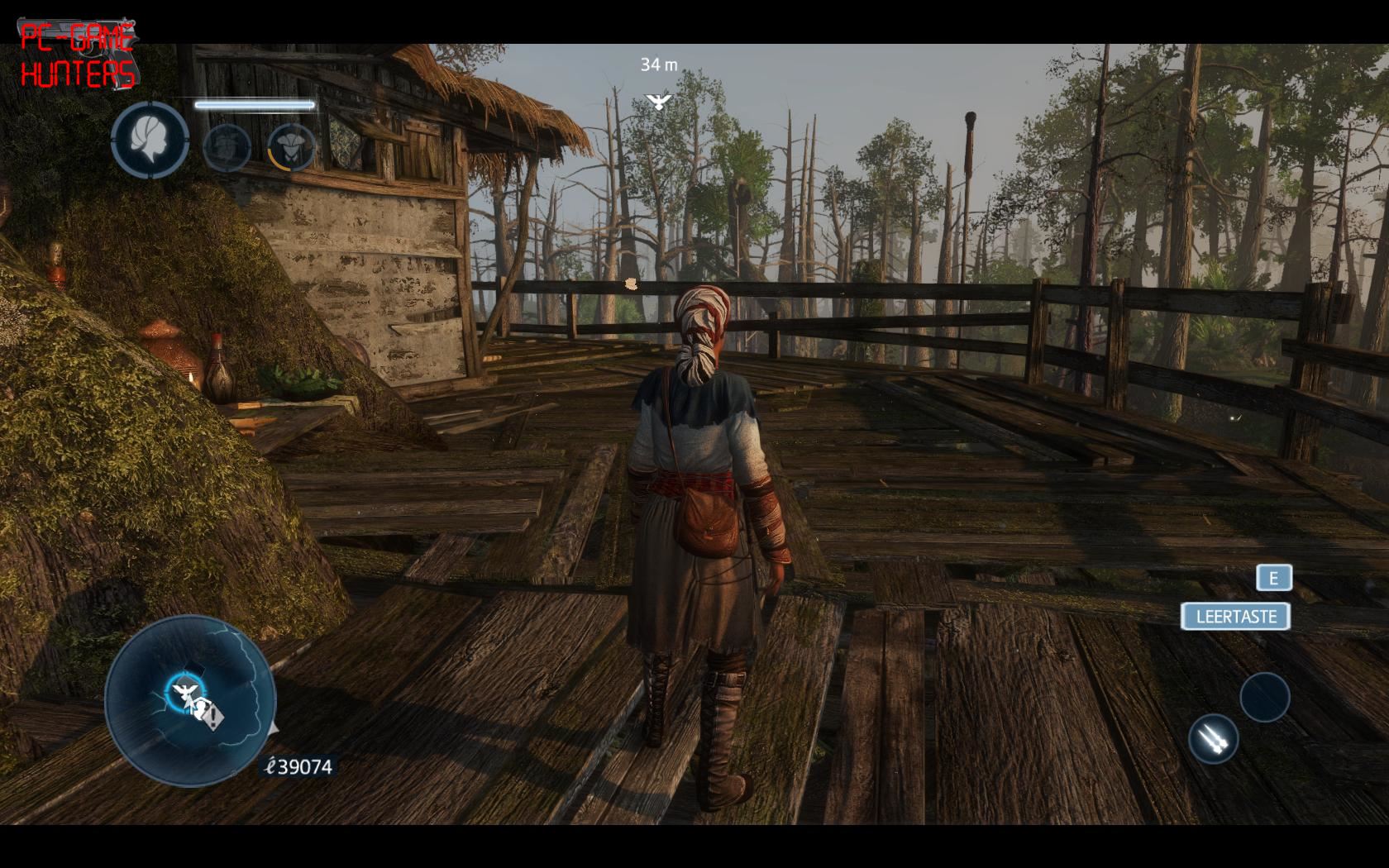The width and height of the screenshot is (1389, 868).
Task: Choose the dimmed persona icon in the middle
Action: coord(227,147)
